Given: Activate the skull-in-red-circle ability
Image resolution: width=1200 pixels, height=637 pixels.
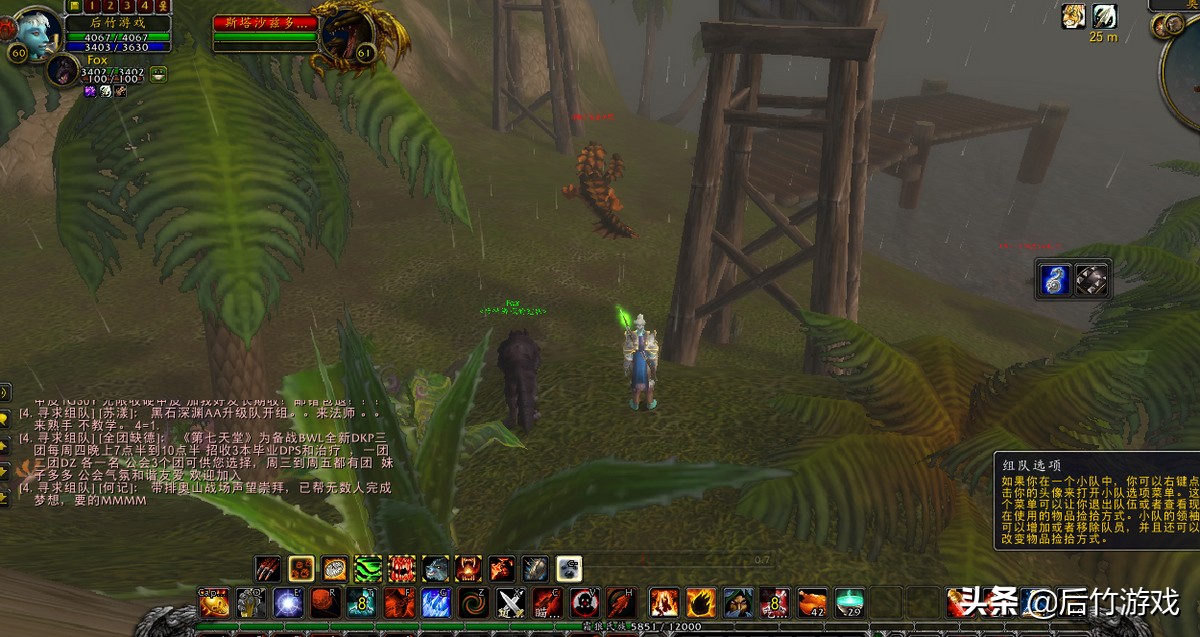Looking at the screenshot, I should coord(584,603).
